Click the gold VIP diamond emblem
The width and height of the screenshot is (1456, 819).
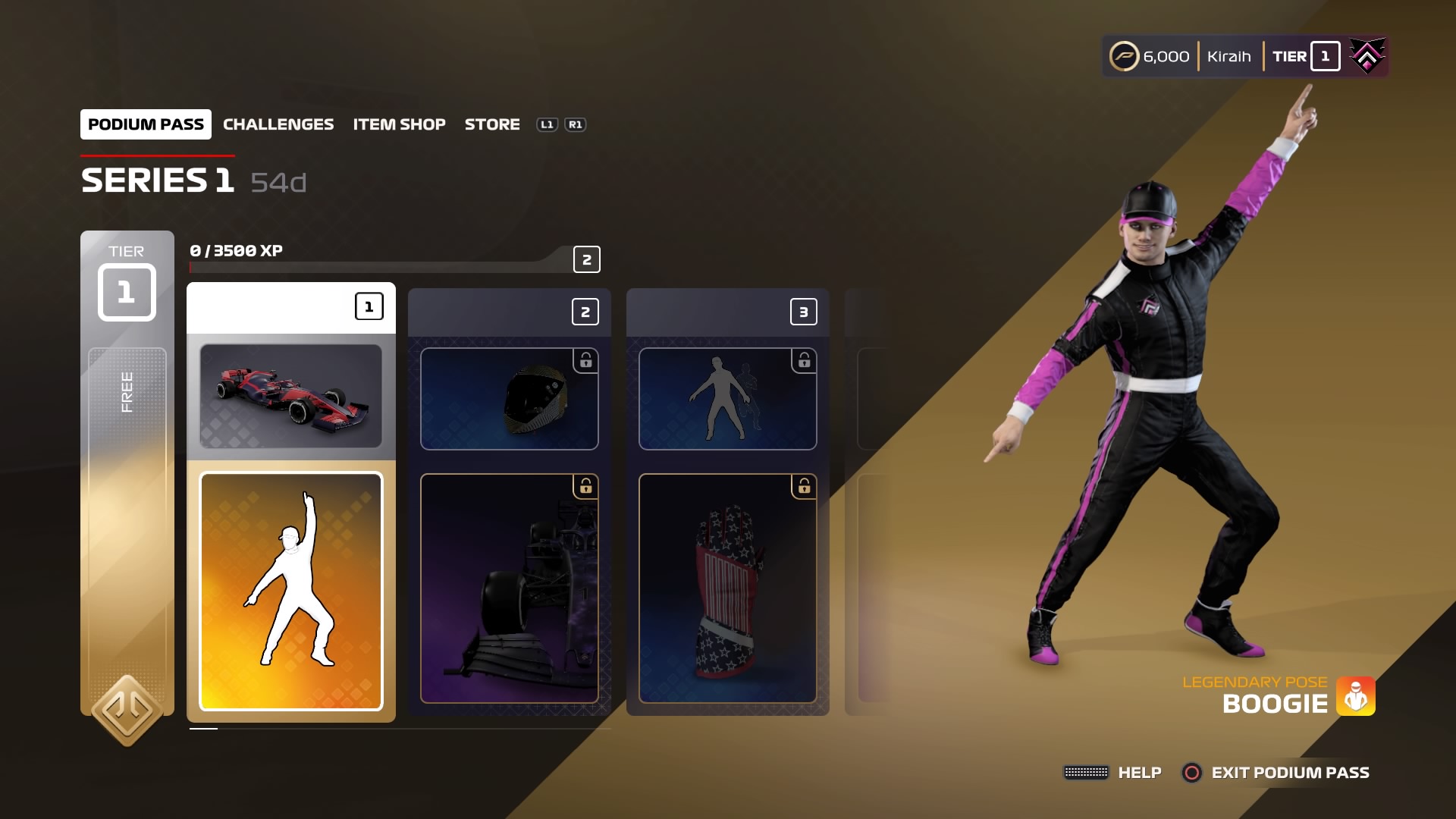pyautogui.click(x=127, y=711)
